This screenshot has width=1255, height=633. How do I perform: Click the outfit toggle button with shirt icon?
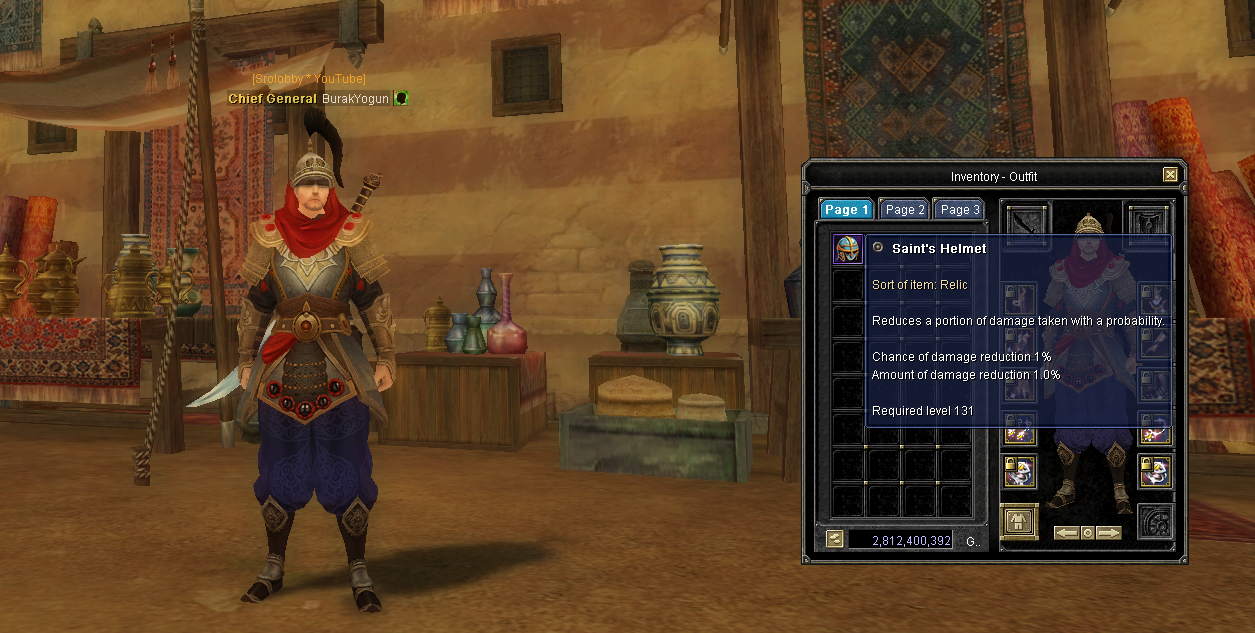pyautogui.click(x=1019, y=521)
